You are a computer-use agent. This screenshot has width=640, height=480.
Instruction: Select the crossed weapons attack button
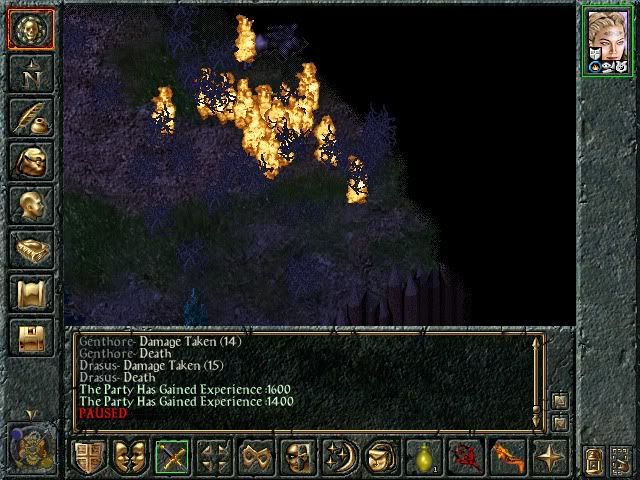172,458
